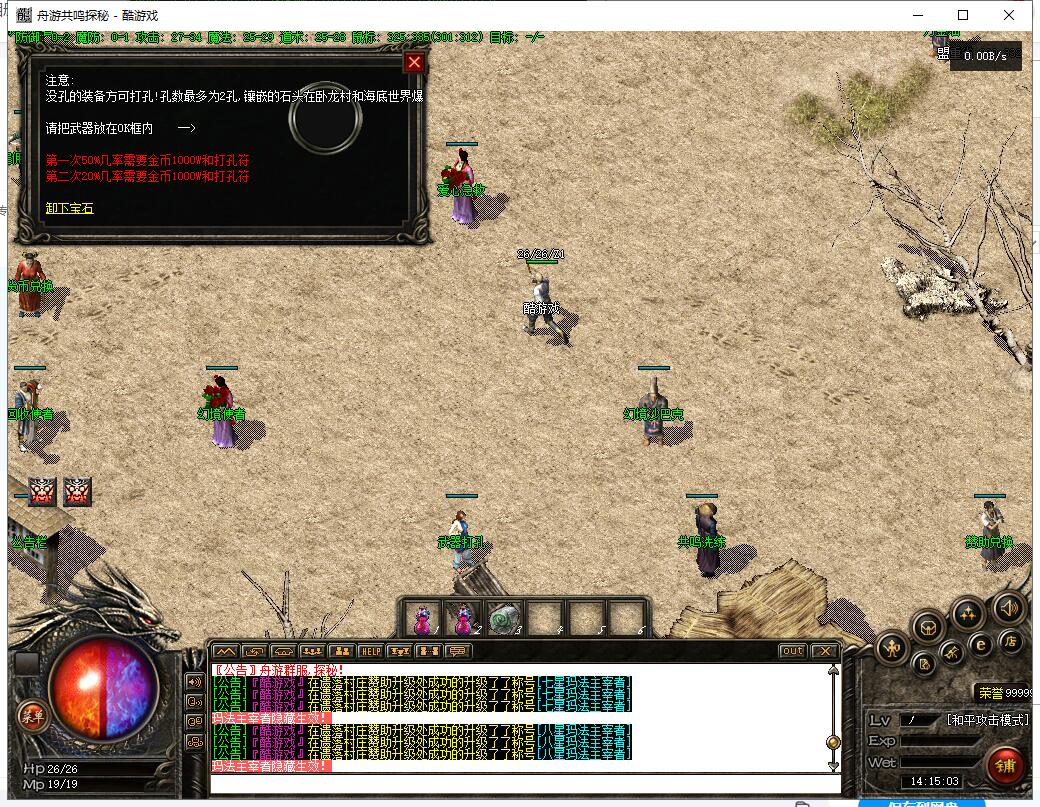Viewport: 1040px width, 807px height.
Task: Open the 店 store round icon
Action: [1011, 641]
